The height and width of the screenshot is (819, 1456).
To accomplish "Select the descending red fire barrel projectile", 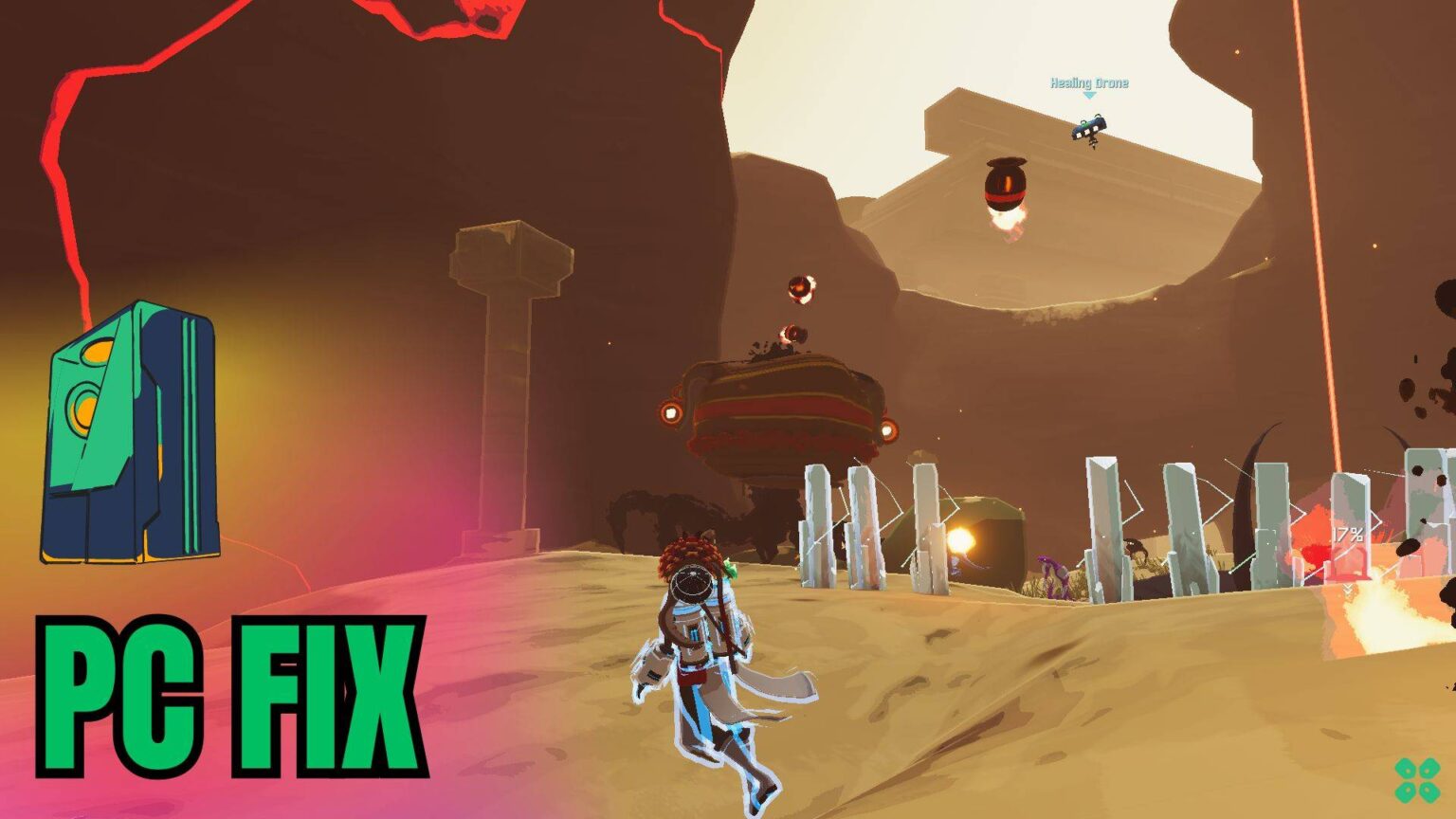I will (x=1007, y=186).
